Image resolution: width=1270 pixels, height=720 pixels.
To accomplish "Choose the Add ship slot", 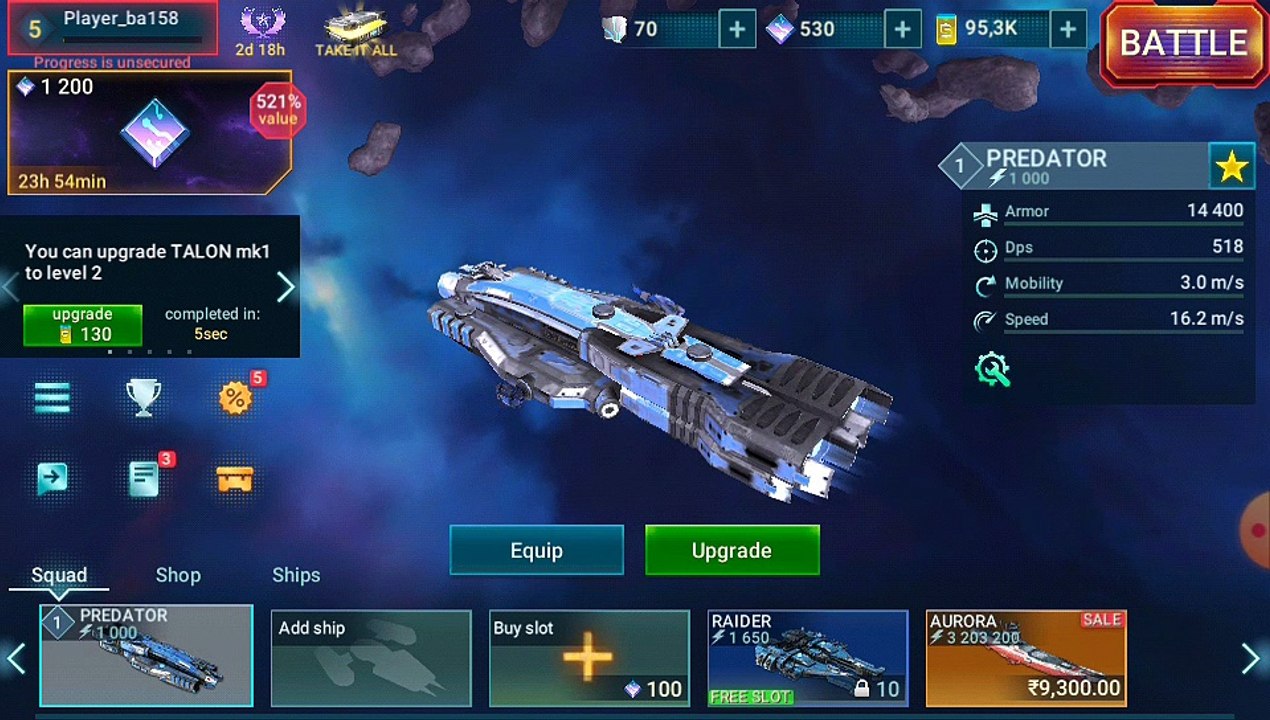I will (371, 656).
